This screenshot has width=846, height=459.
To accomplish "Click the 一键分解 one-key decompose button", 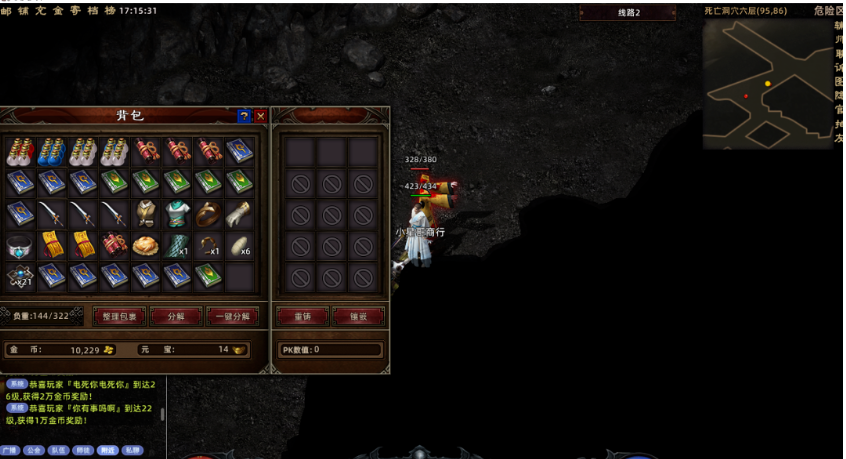I will click(232, 316).
